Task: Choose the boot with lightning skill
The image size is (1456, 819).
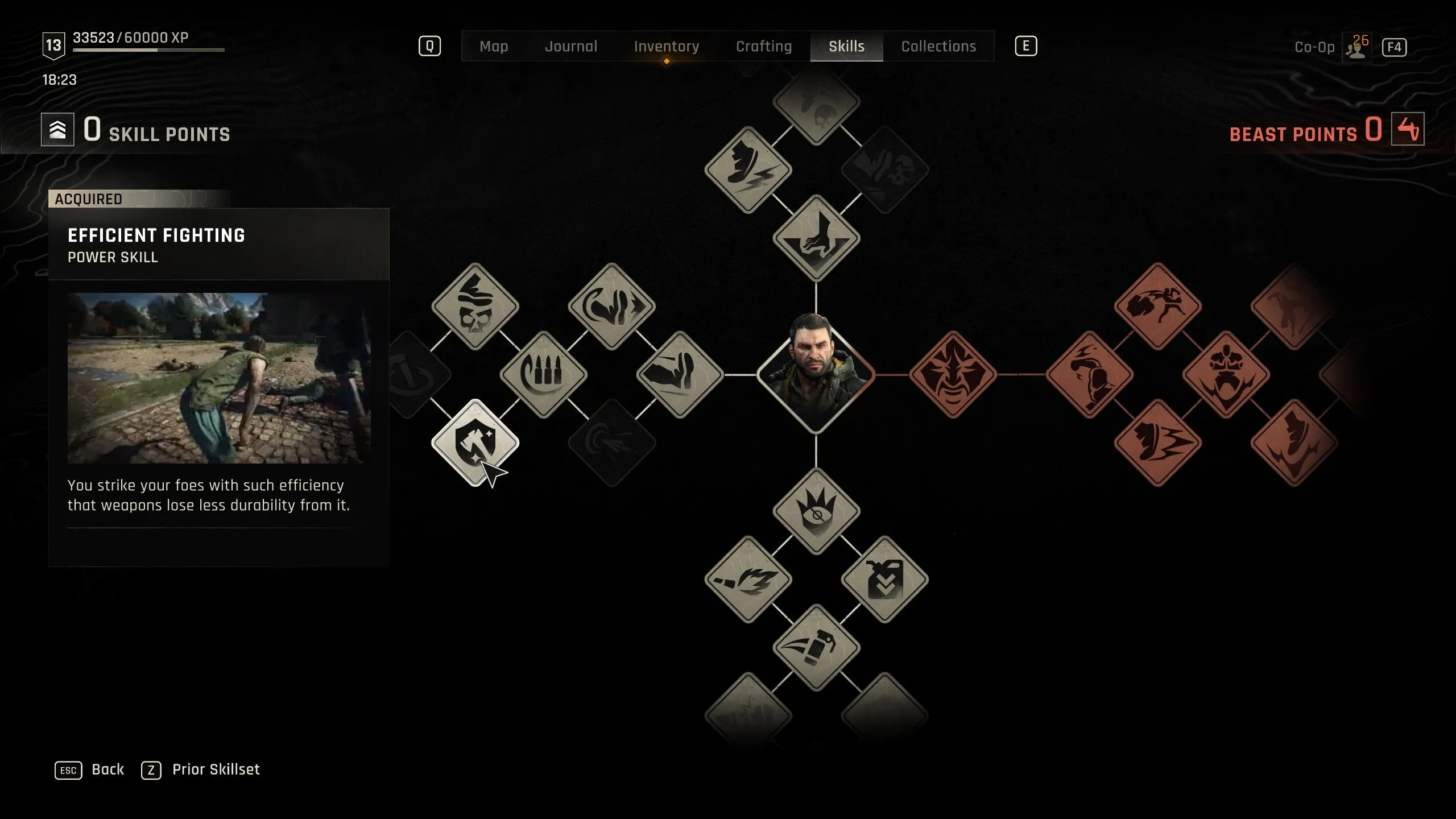Action: (x=748, y=169)
